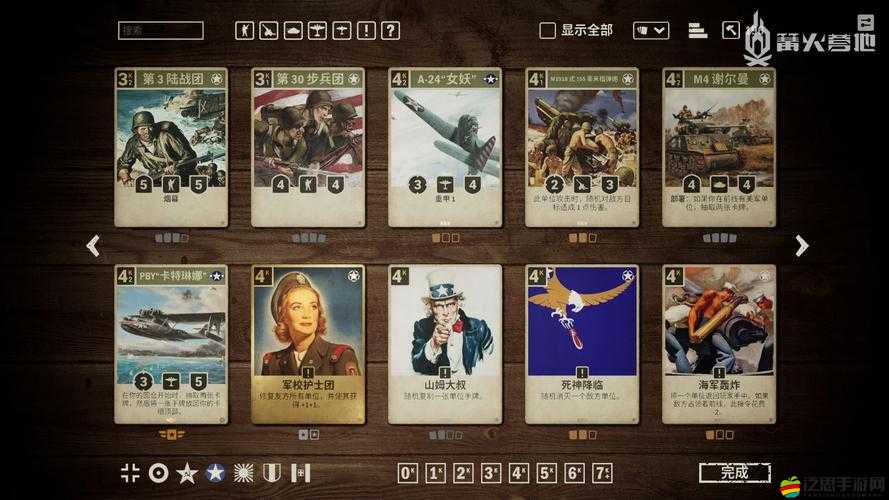Filter by Japan rising sun nation icon
This screenshot has width=889, height=500.
pyautogui.click(x=243, y=473)
